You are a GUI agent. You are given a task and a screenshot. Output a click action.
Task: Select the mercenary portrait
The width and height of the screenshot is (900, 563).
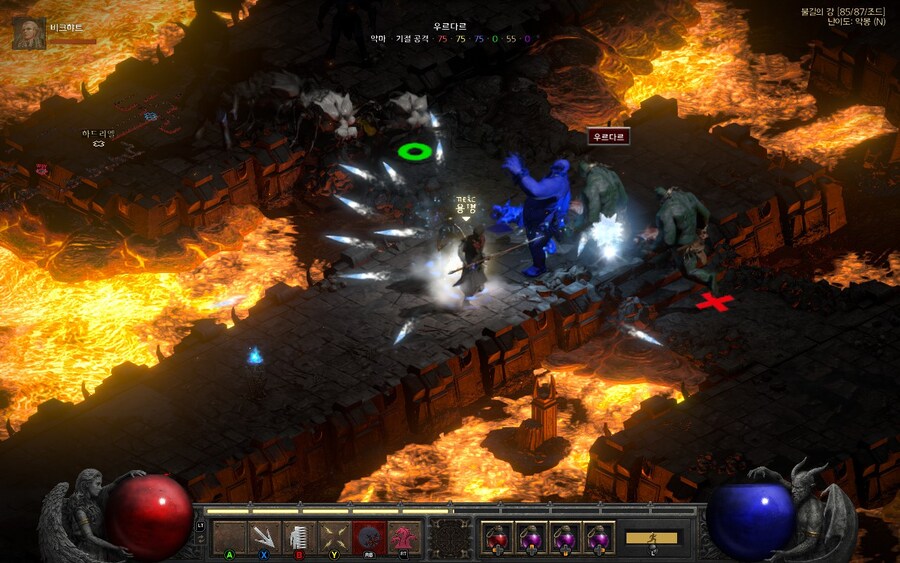28,33
